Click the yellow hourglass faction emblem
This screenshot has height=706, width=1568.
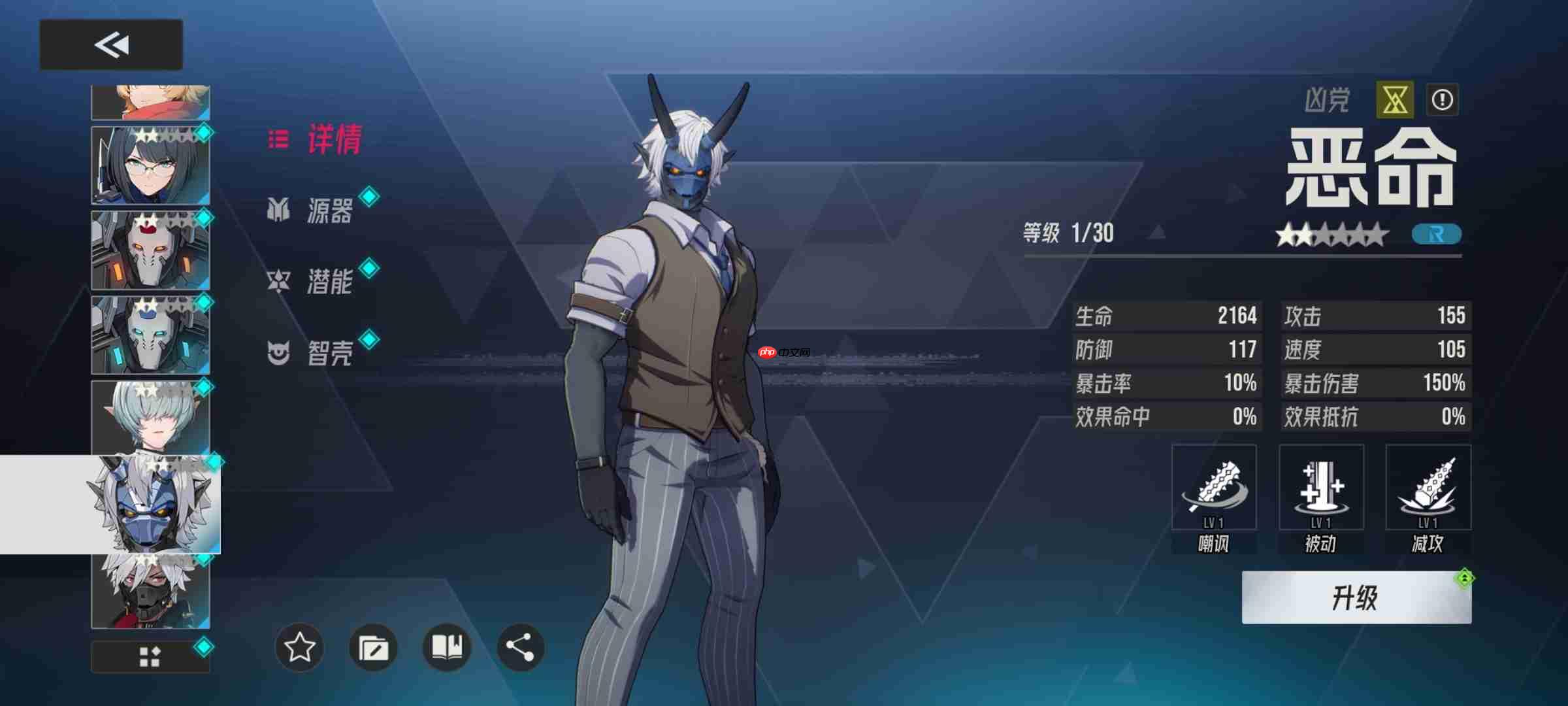point(1395,98)
